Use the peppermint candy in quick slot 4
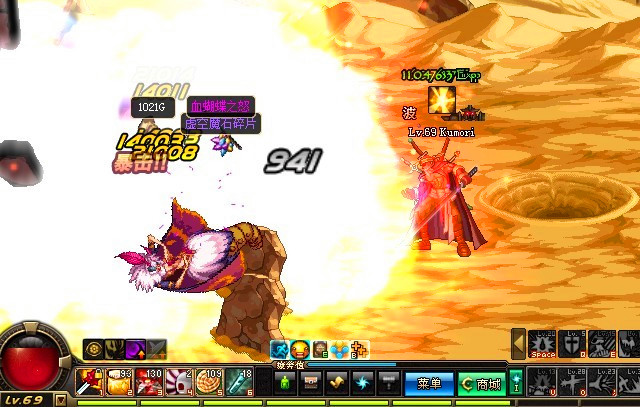Screen dimensions: 640x407 (x=182, y=382)
